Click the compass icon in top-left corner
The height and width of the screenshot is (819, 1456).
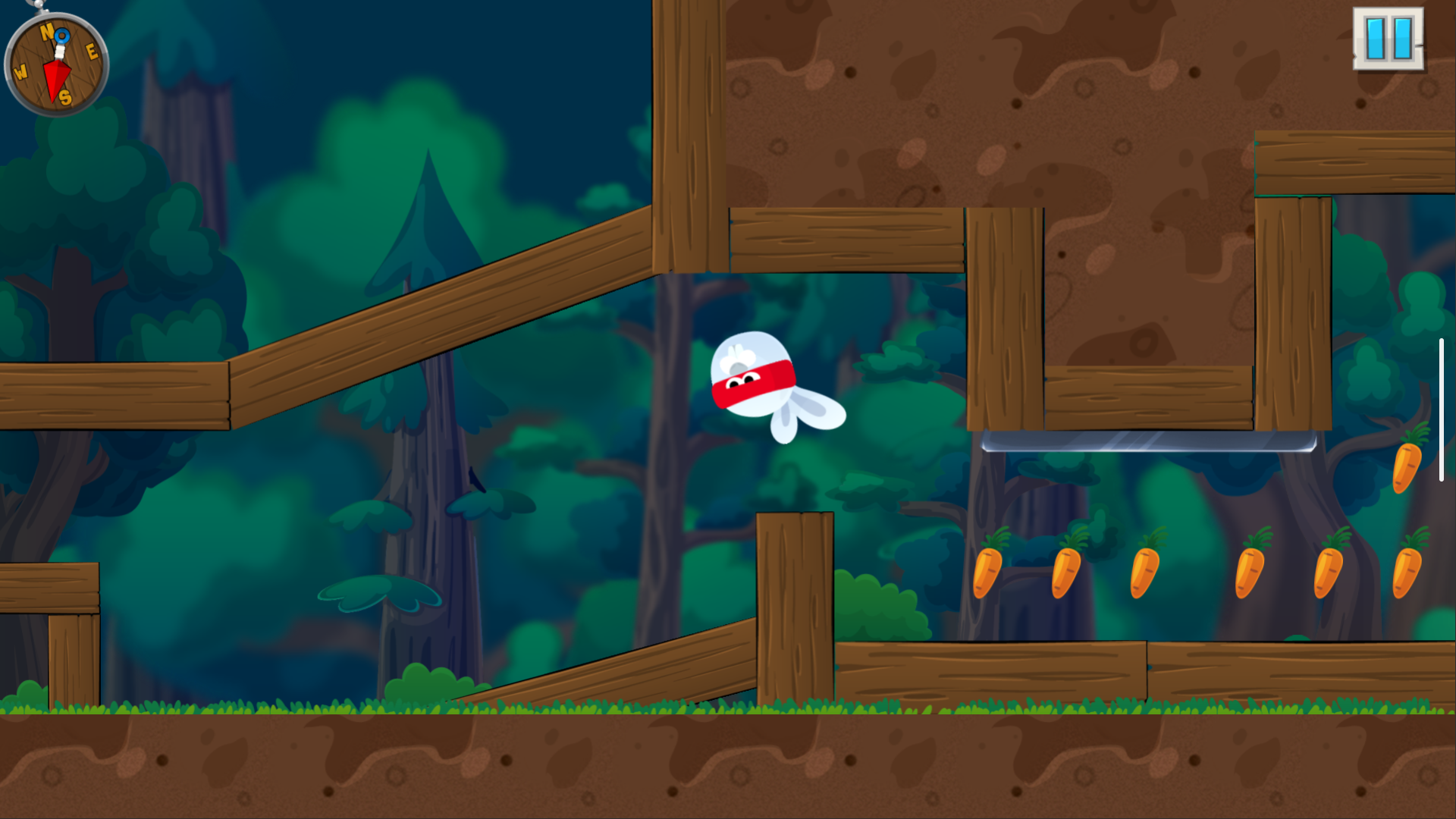[x=57, y=64]
